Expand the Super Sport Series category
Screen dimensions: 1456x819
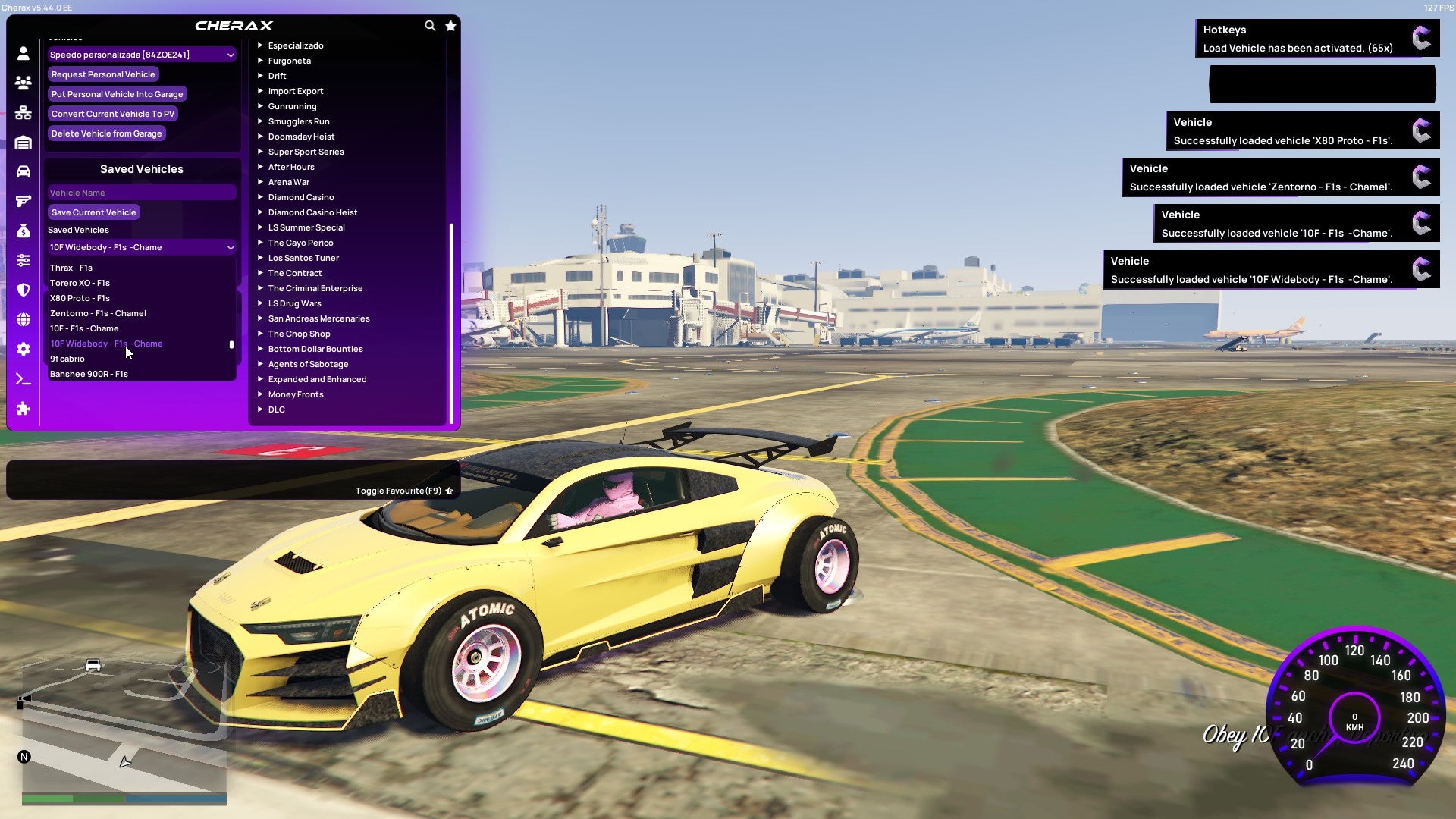(306, 152)
